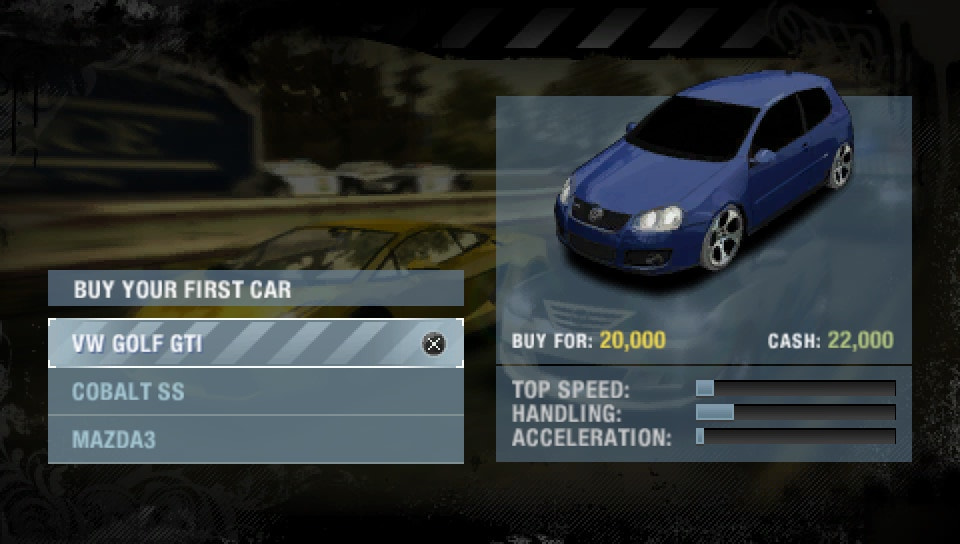Click the blue car preview image
The width and height of the screenshot is (960, 544).
pyautogui.click(x=705, y=180)
